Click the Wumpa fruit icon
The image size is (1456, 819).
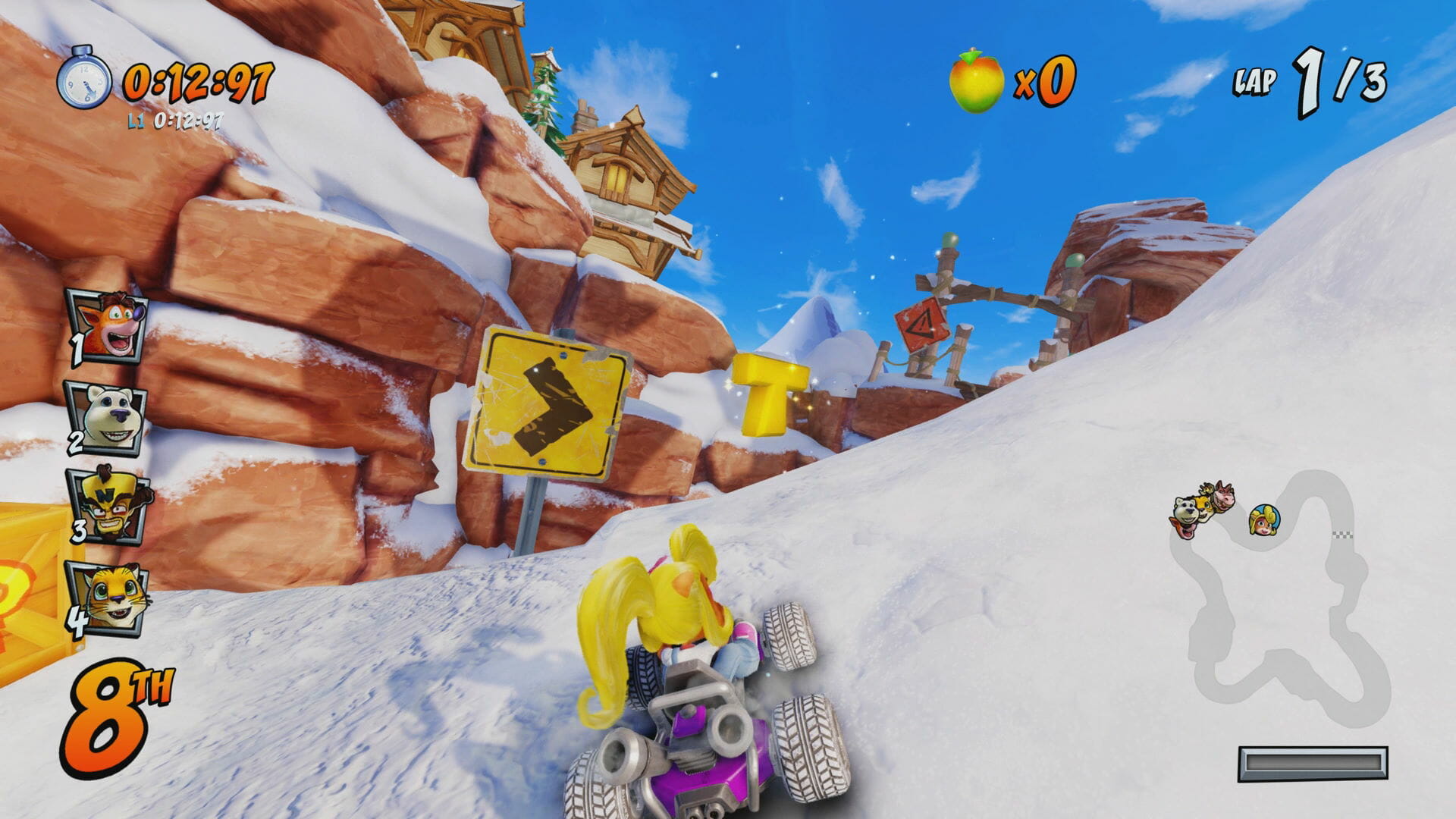pyautogui.click(x=976, y=81)
